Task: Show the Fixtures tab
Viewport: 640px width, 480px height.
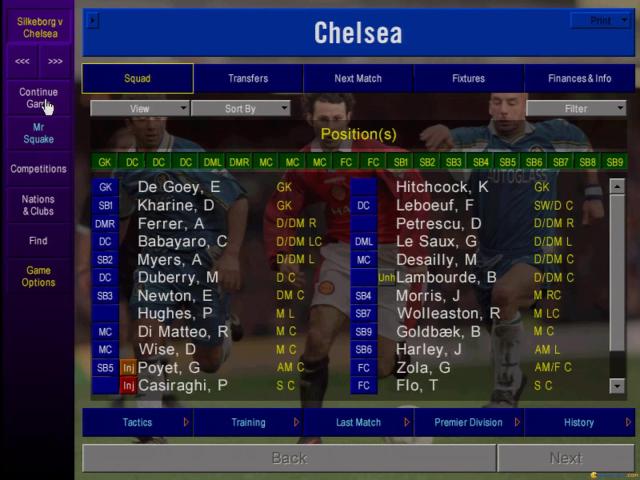Action: pyautogui.click(x=468, y=78)
